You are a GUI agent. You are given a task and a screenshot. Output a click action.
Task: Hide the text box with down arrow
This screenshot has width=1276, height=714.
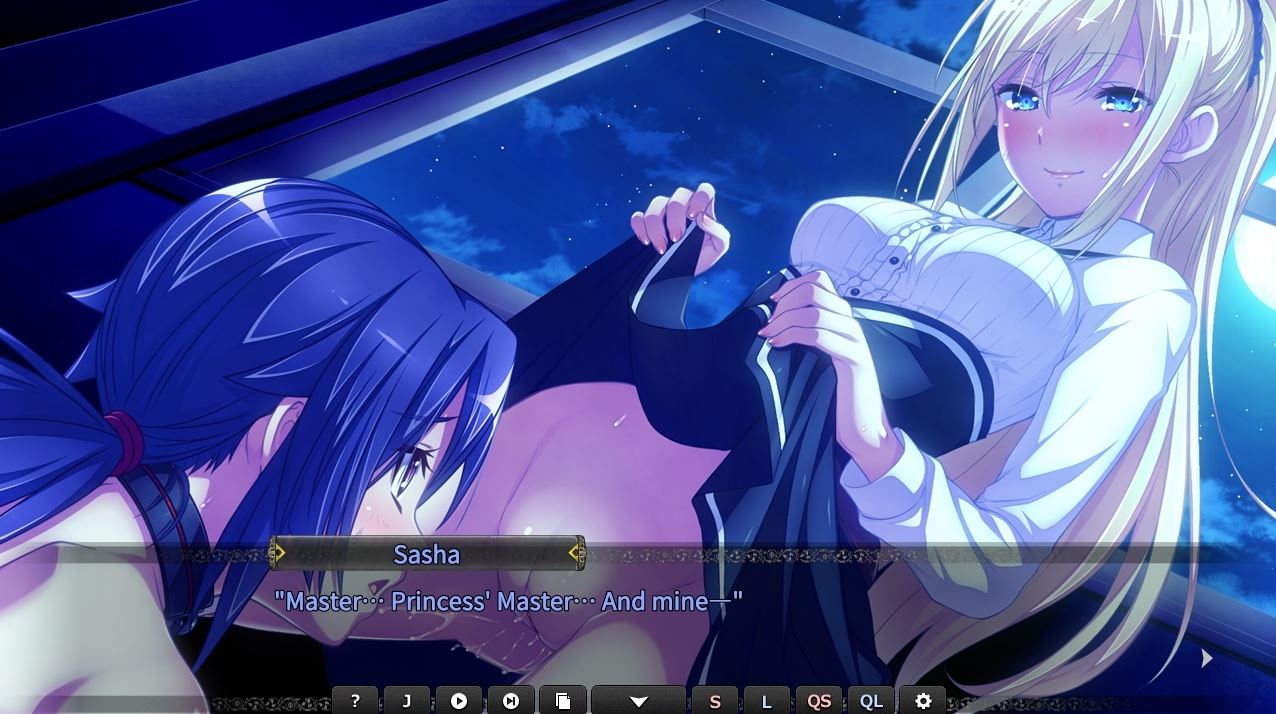coord(639,701)
